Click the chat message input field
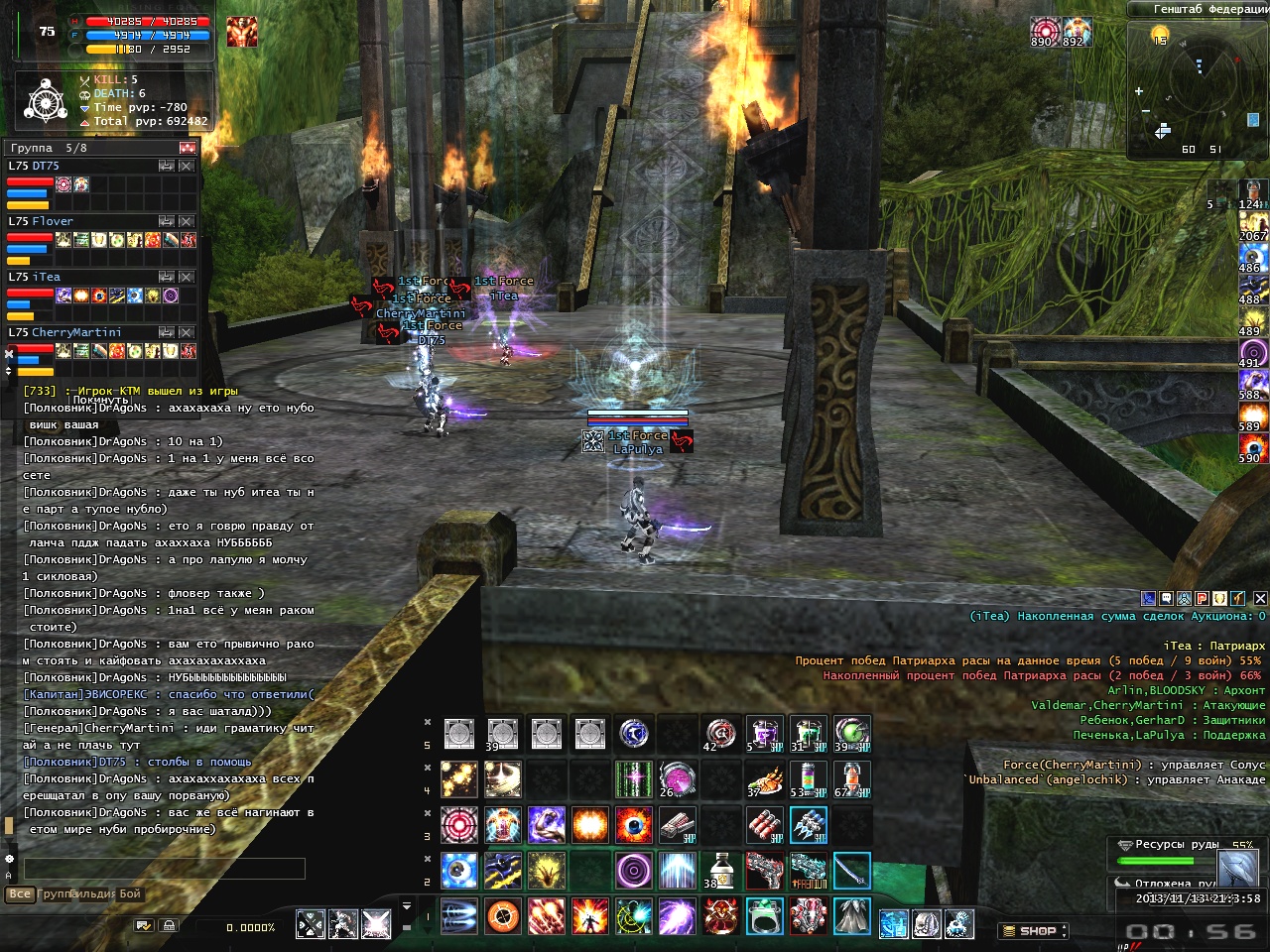 [x=164, y=869]
